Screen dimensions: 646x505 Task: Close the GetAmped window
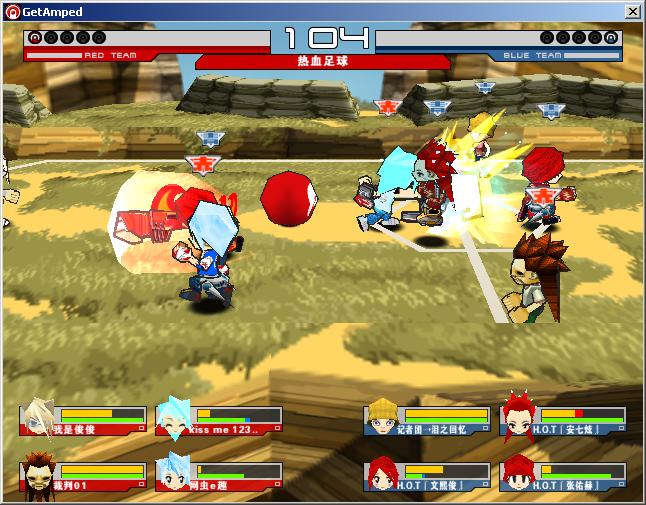pos(632,11)
